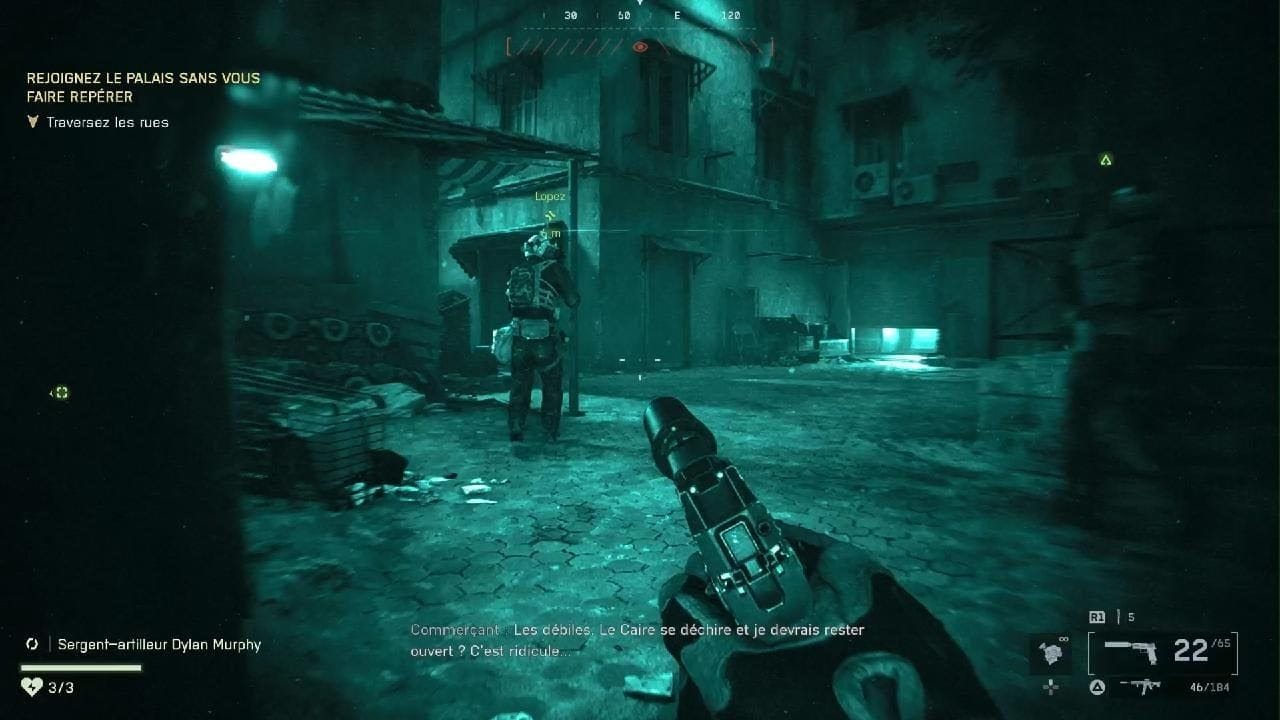Click the green offscreen squad marker icon
Image resolution: width=1280 pixels, height=720 pixels.
tap(60, 393)
